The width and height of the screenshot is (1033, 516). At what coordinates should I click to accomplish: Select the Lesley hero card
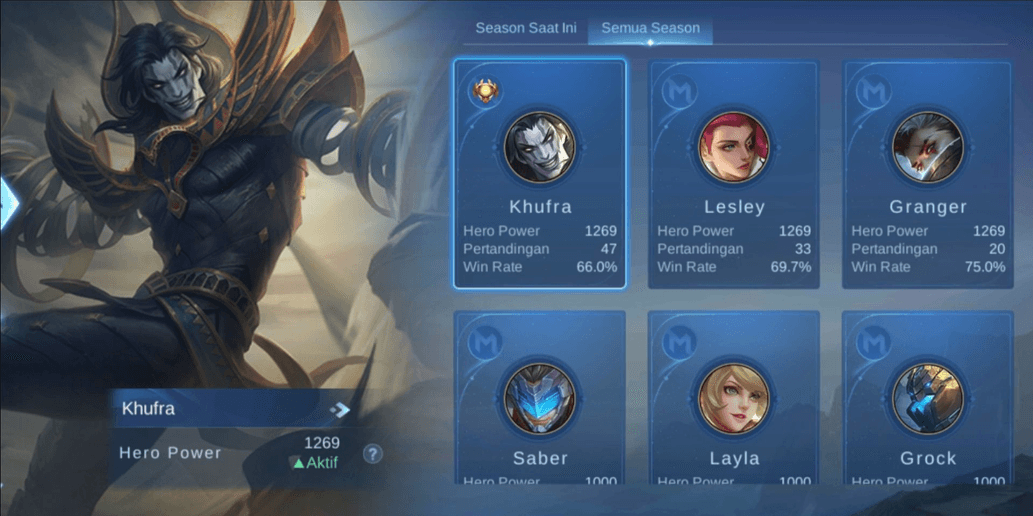pos(734,174)
